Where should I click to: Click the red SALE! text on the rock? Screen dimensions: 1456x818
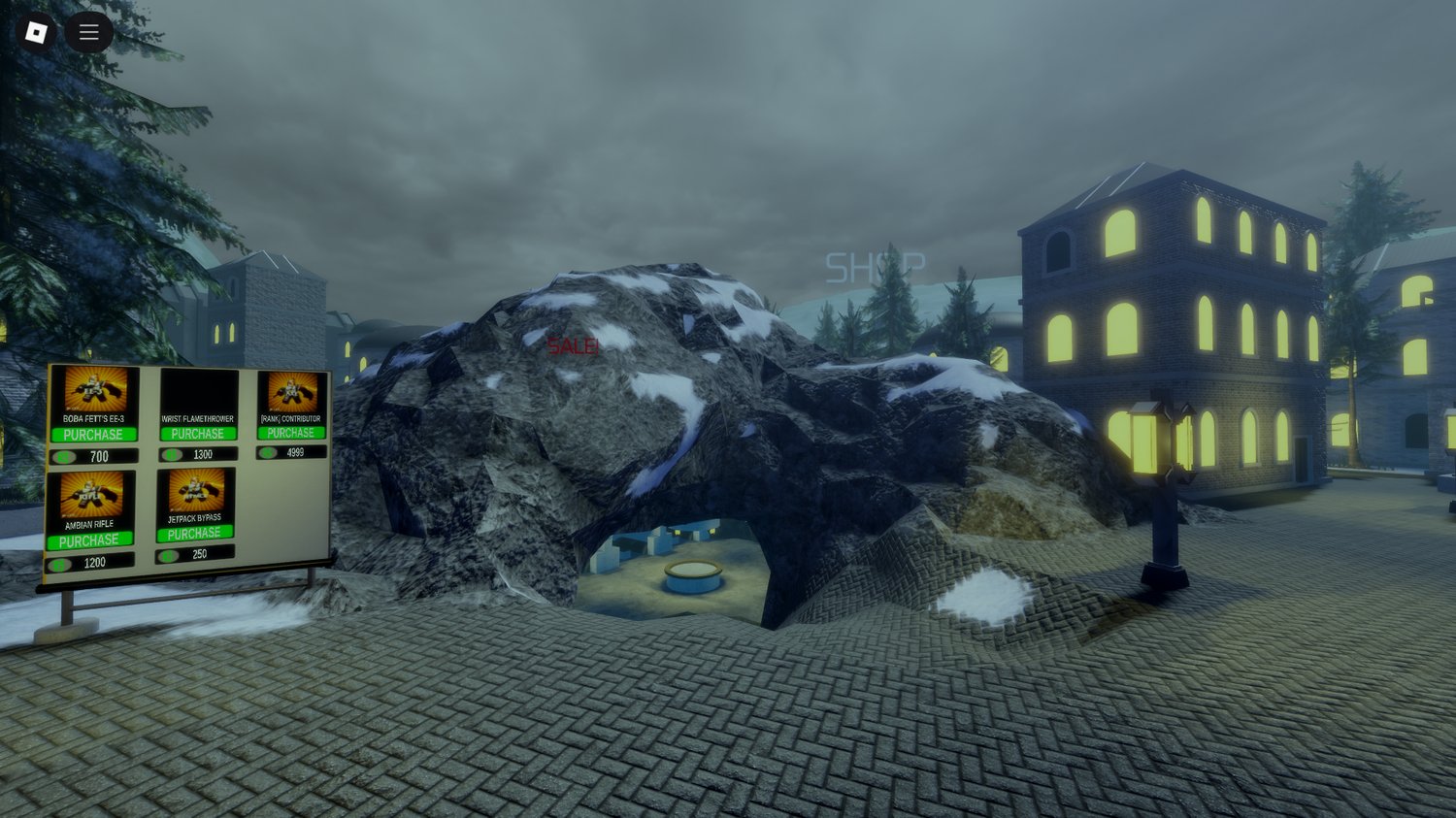pyautogui.click(x=572, y=346)
